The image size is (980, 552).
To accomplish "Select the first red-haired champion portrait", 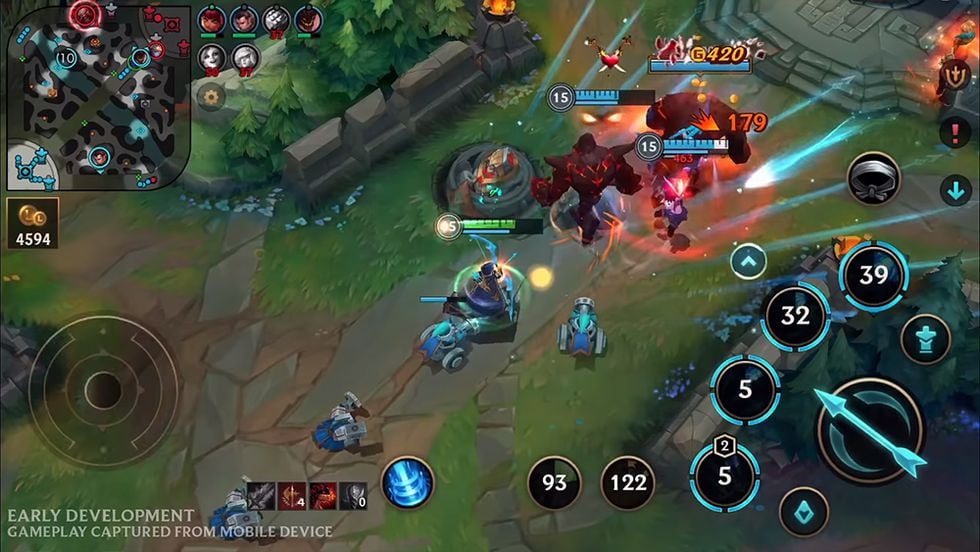I will pyautogui.click(x=211, y=19).
